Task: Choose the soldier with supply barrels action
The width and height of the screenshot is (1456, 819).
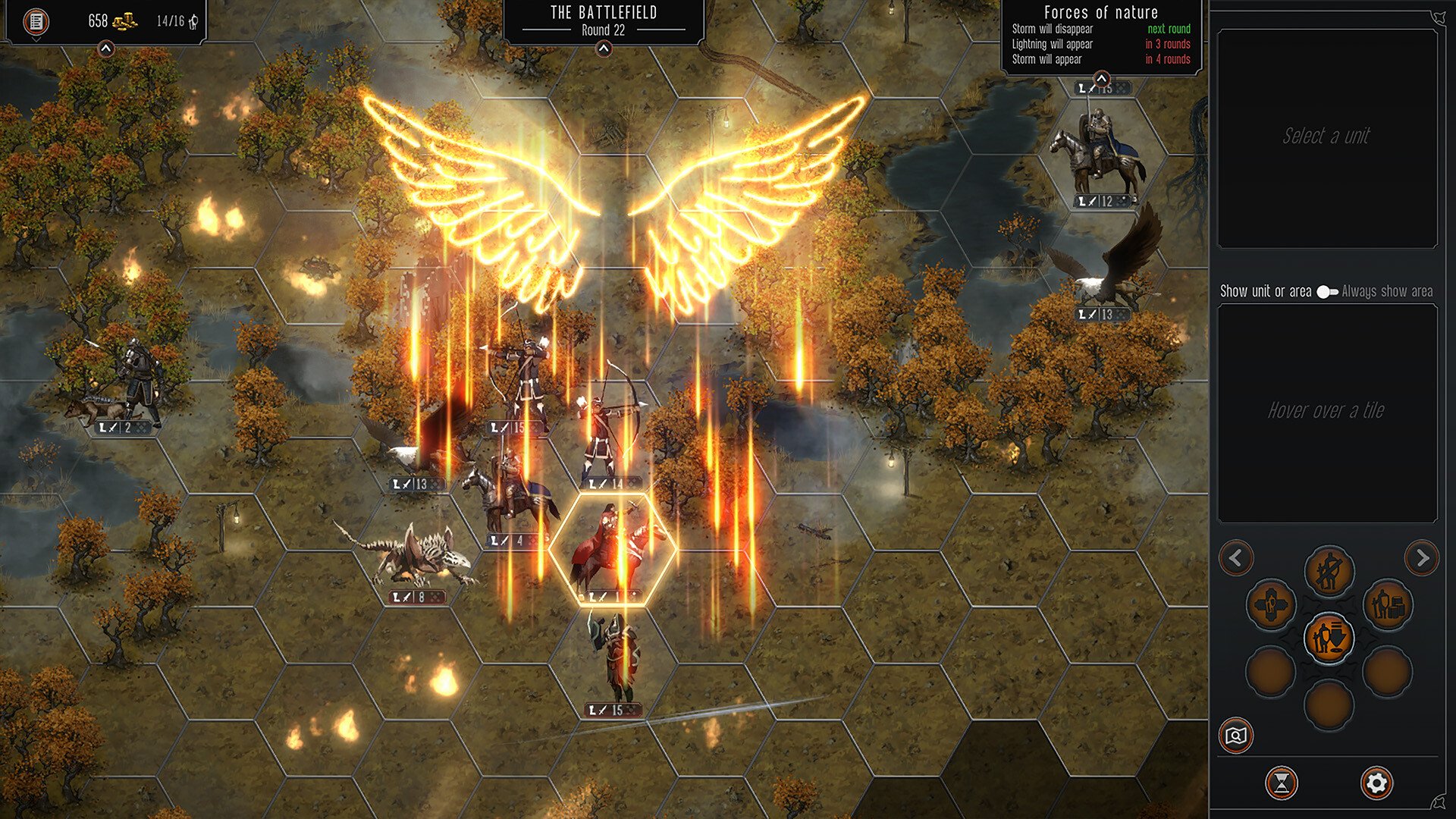Action: point(1388,605)
